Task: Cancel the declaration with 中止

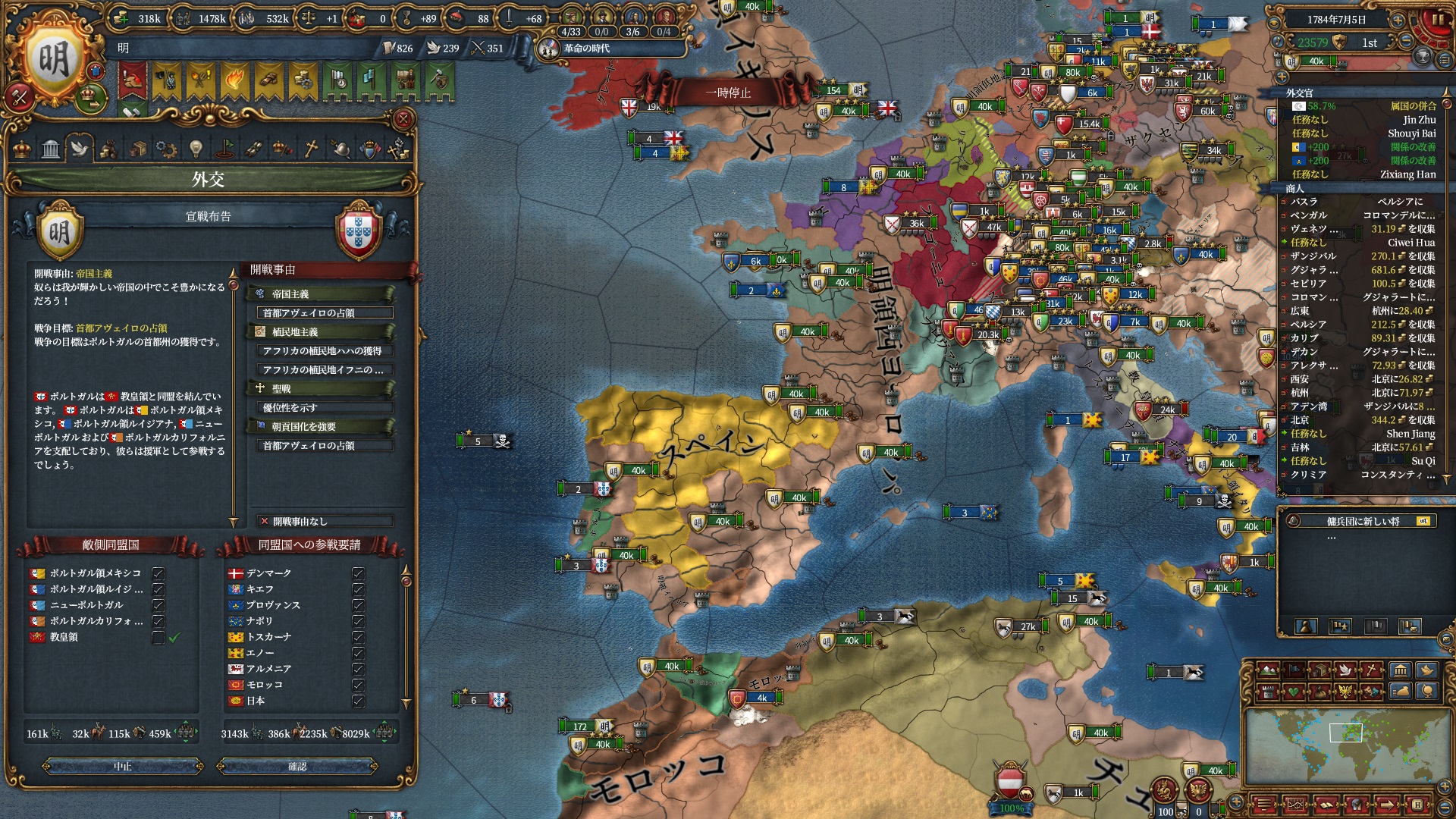Action: 123,767
